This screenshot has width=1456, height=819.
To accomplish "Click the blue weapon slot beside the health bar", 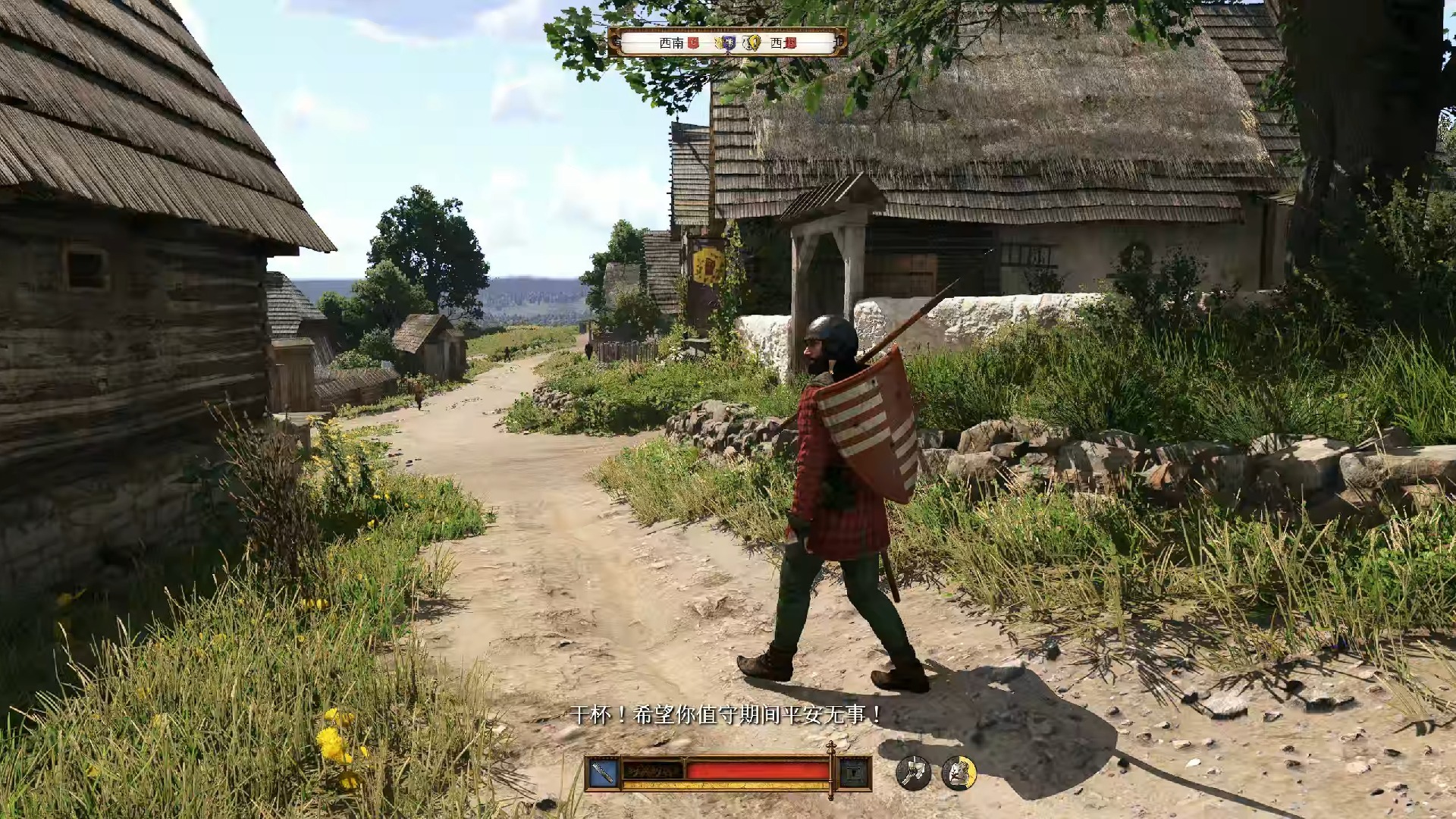I will (x=603, y=773).
